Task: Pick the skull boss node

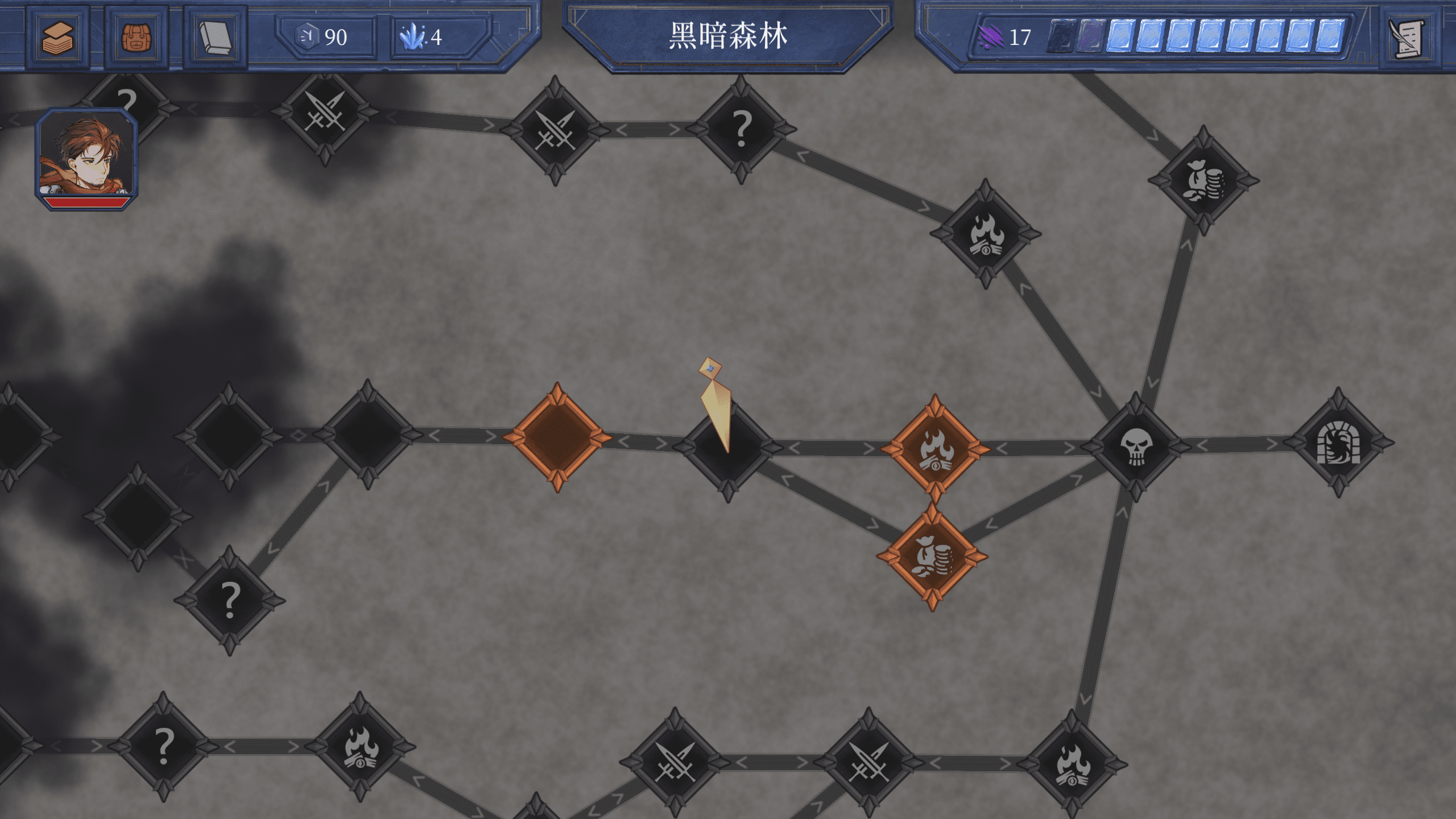Action: click(1136, 446)
